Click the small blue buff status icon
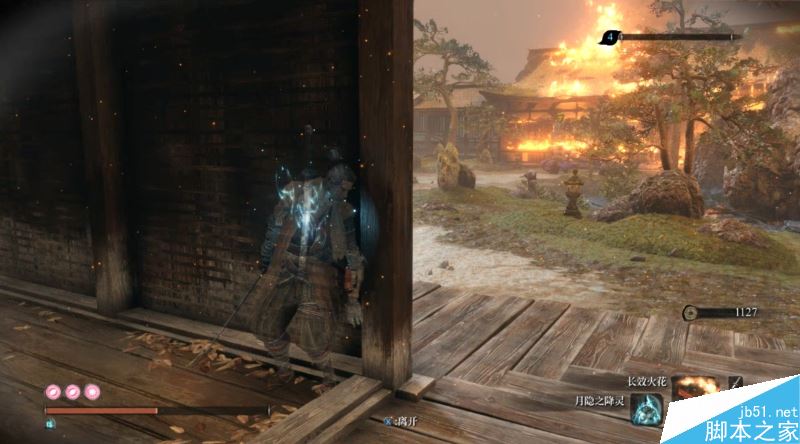The height and width of the screenshot is (444, 800). tap(50, 423)
